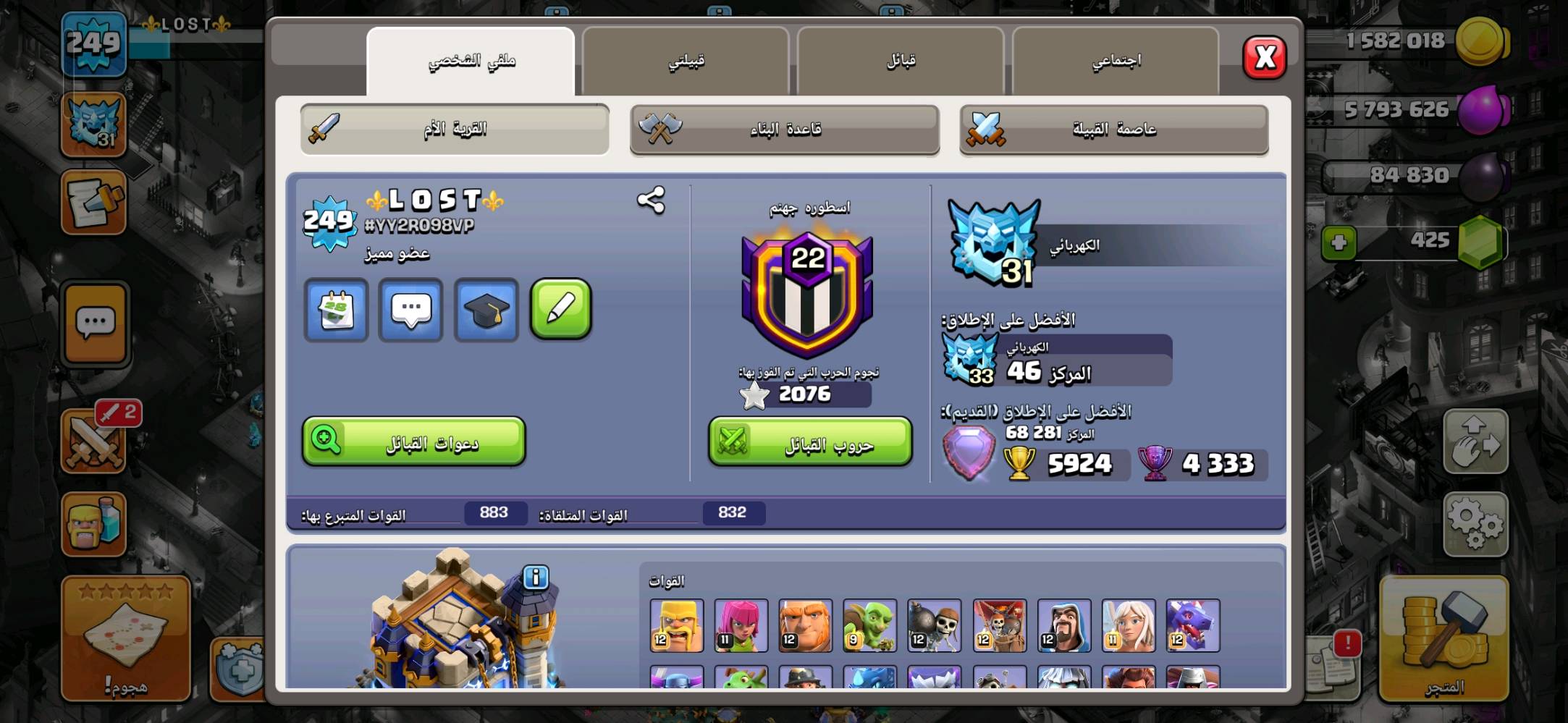The image size is (1568, 723).
Task: Switch to the اجتماعي tab
Action: [1115, 60]
